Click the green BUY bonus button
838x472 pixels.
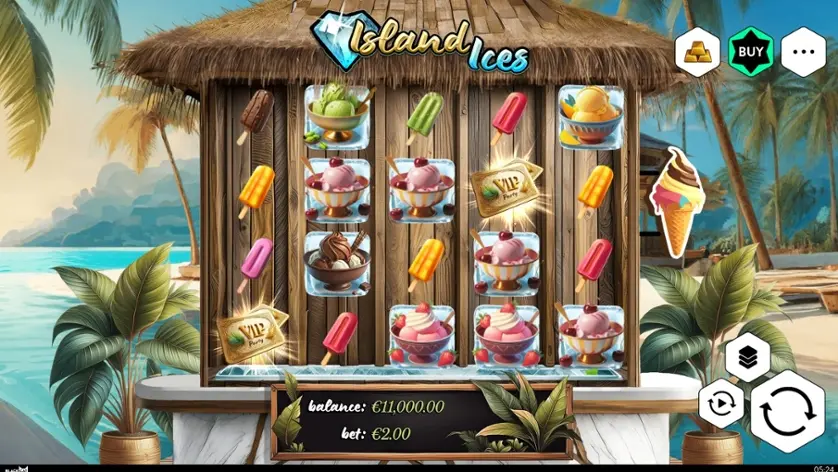pos(750,51)
